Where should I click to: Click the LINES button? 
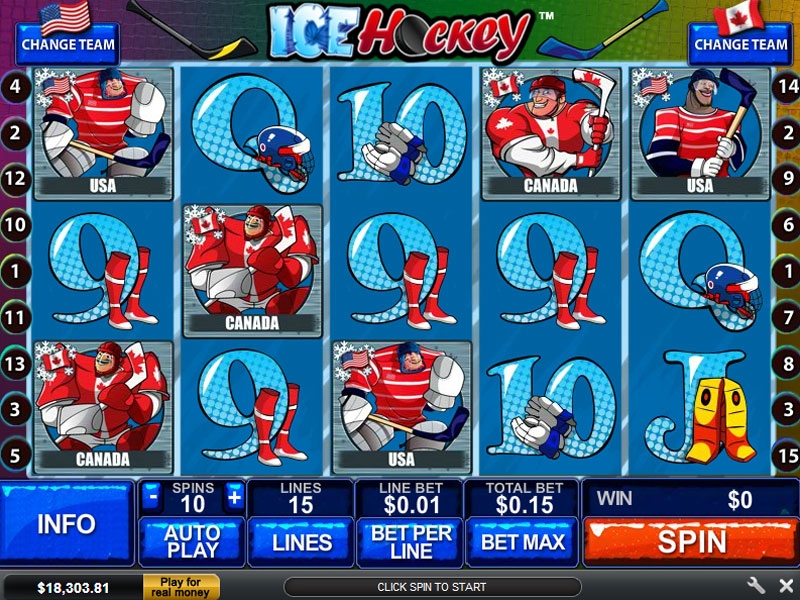tap(301, 542)
